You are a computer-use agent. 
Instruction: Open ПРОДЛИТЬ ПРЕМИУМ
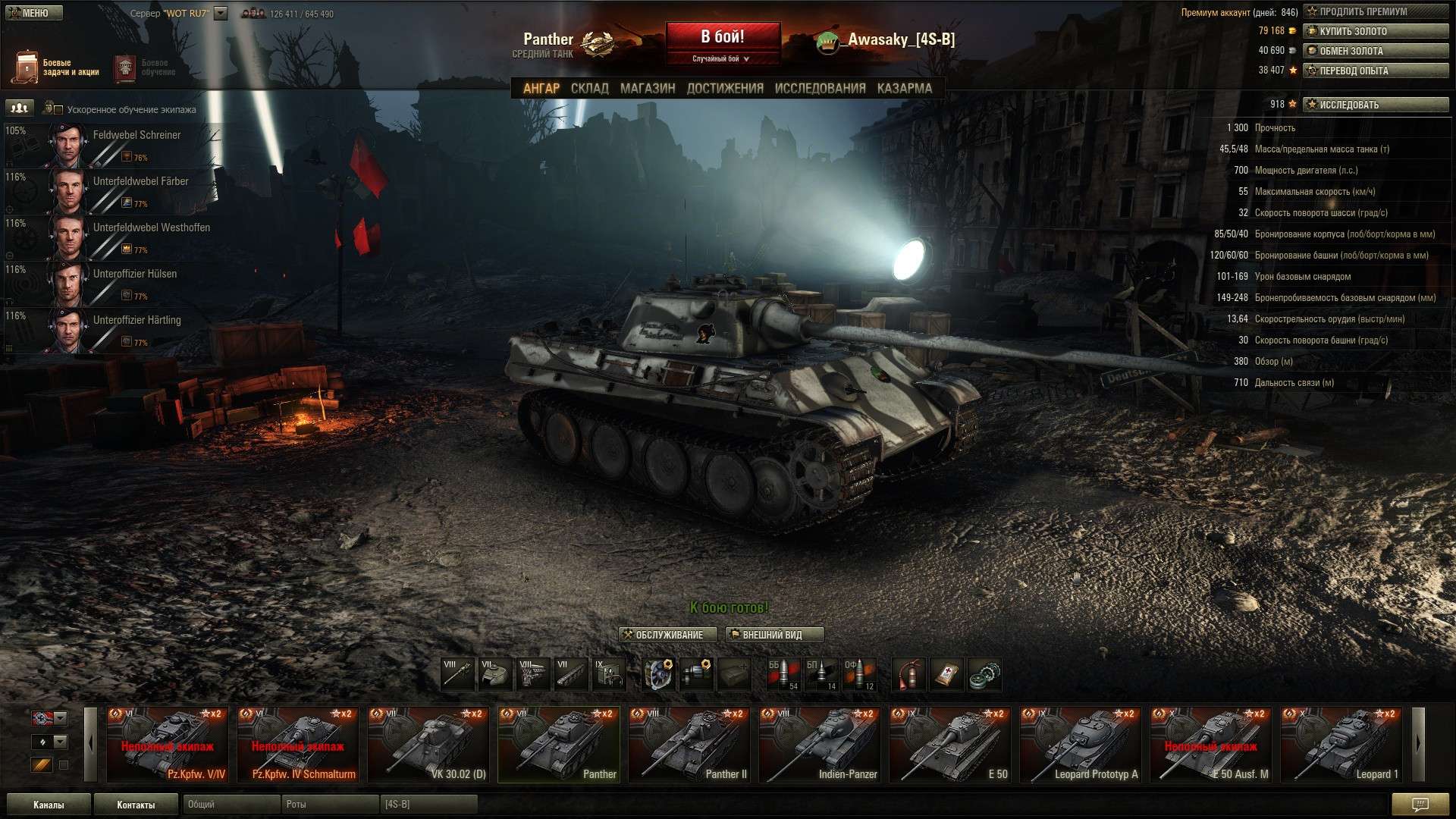pos(1375,11)
